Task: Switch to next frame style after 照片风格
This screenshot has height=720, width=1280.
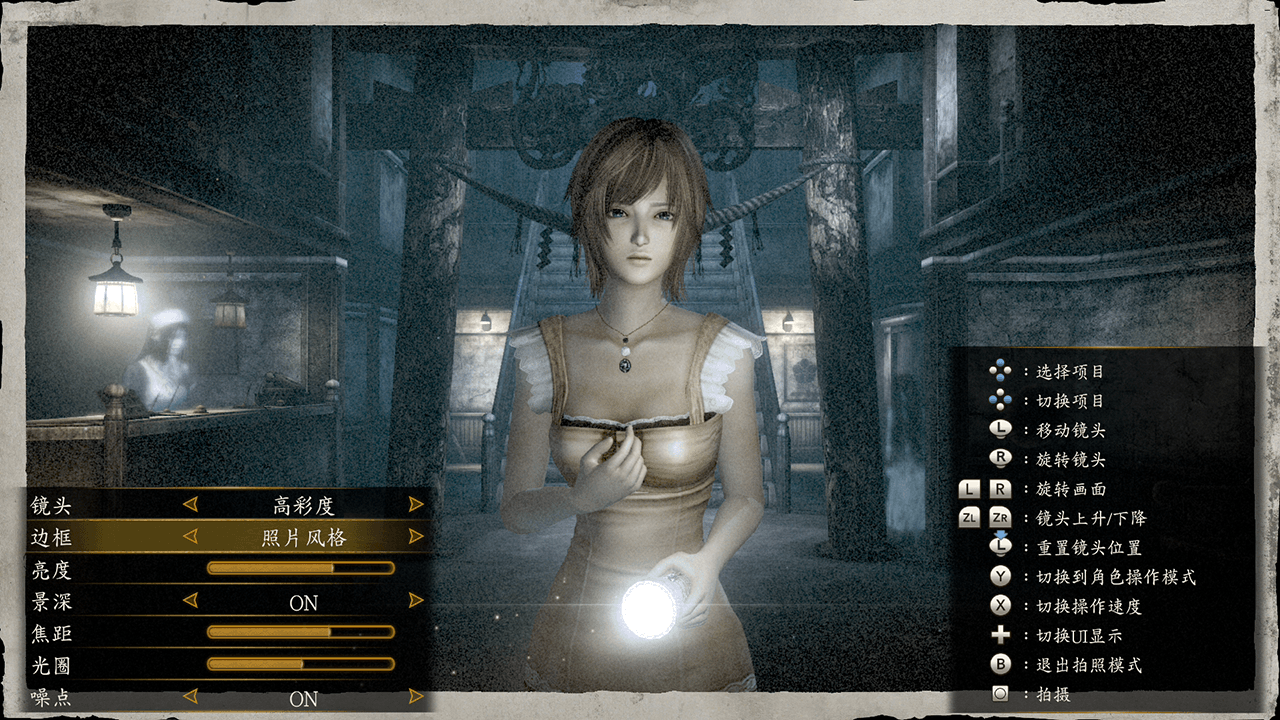Action: coord(416,537)
